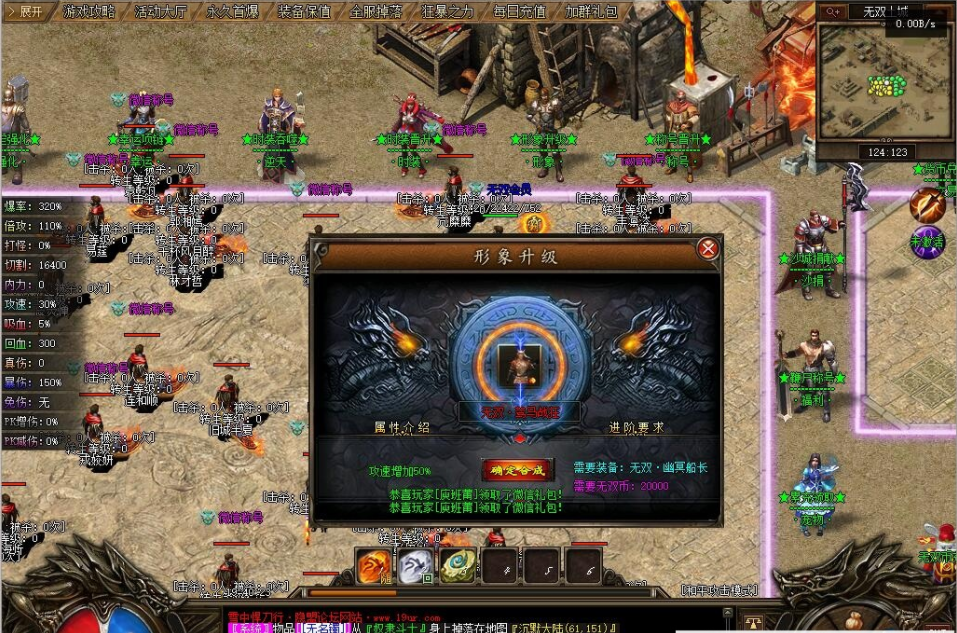The height and width of the screenshot is (633, 957).
Task: Confirm synthesis with the 确定合成 button
Action: click(517, 468)
